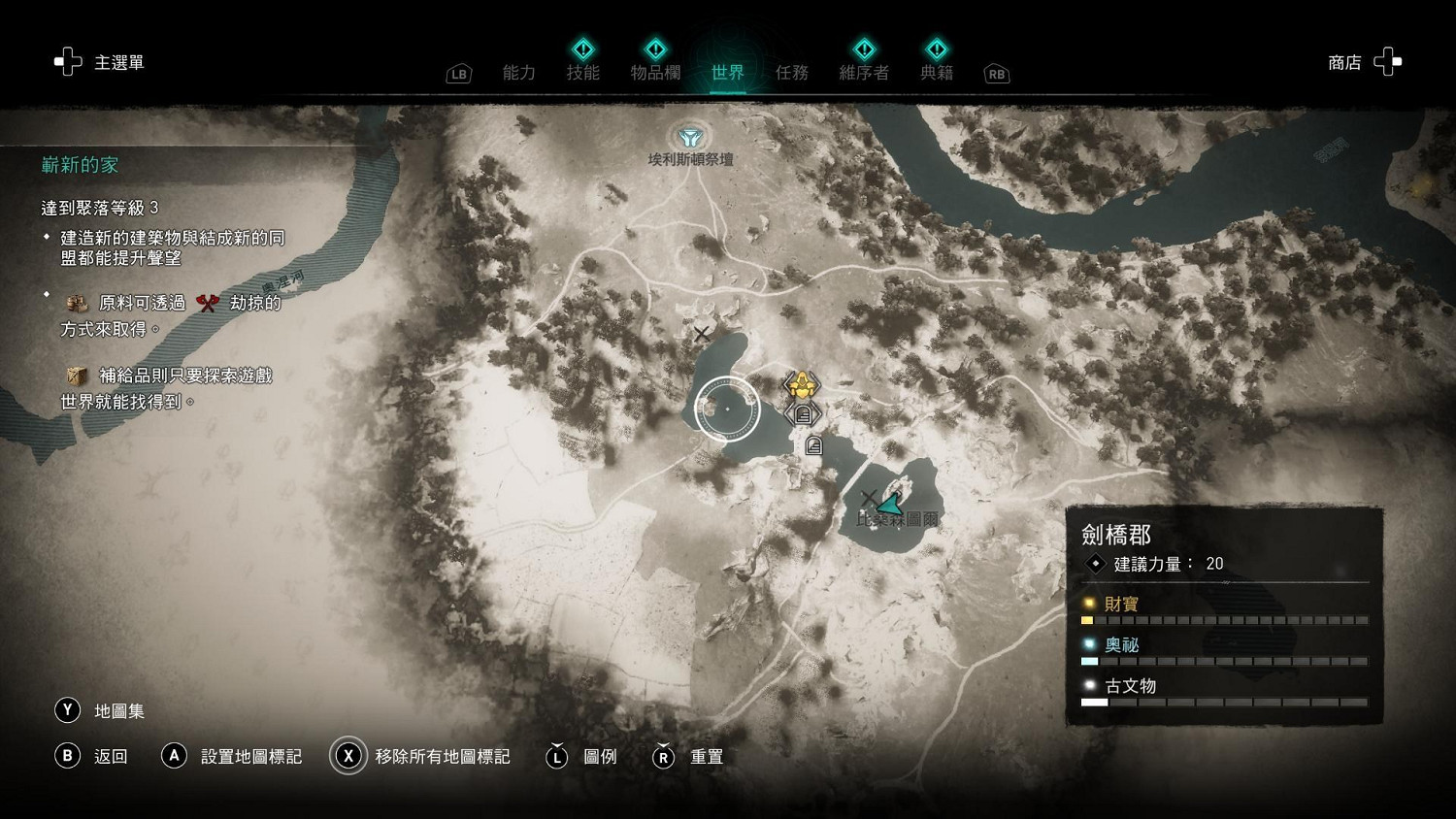Switch to the 維序者 tab
This screenshot has width=1456, height=819.
tap(863, 71)
